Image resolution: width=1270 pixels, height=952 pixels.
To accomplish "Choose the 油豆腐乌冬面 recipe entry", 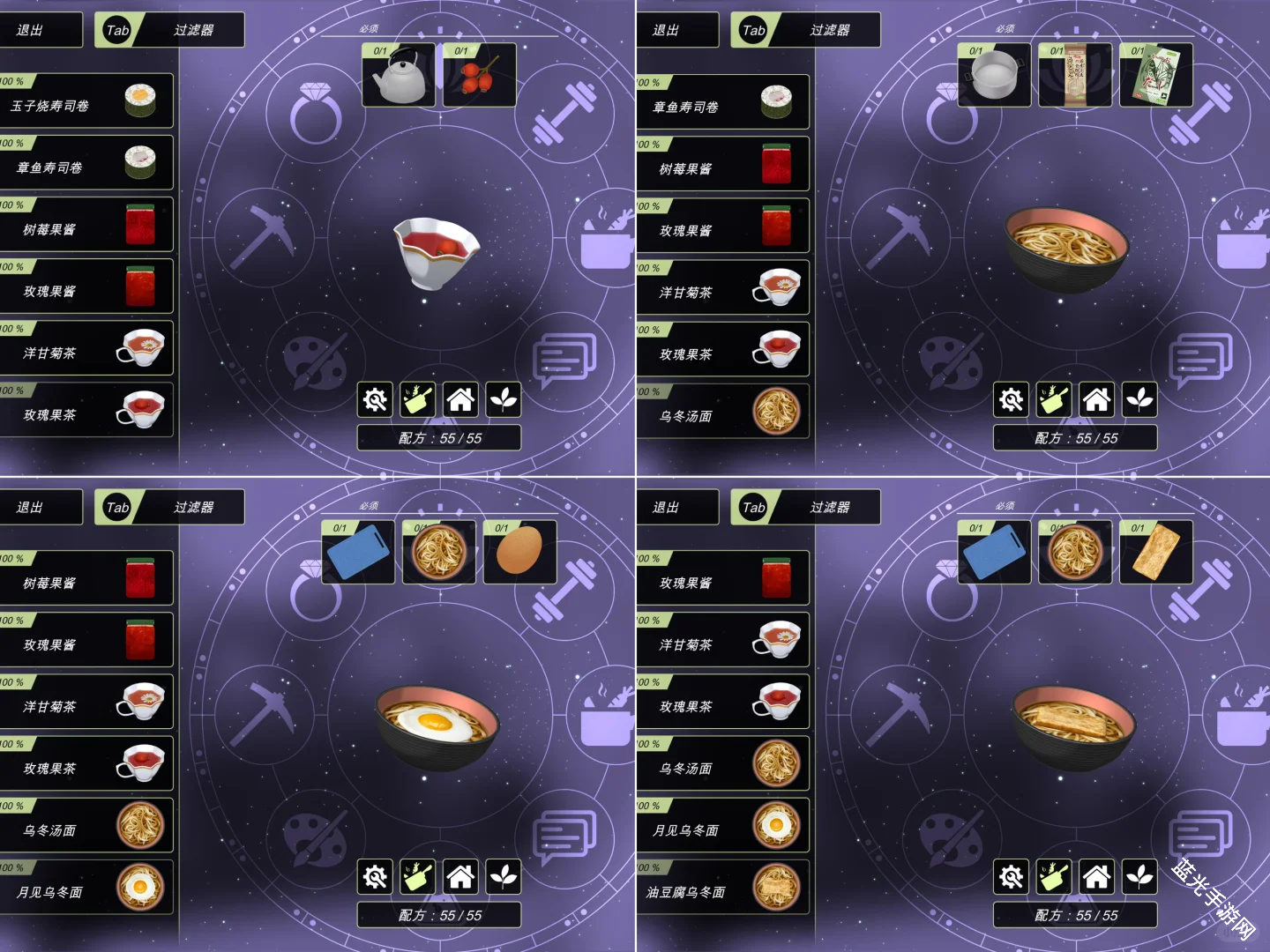I will point(722,889).
